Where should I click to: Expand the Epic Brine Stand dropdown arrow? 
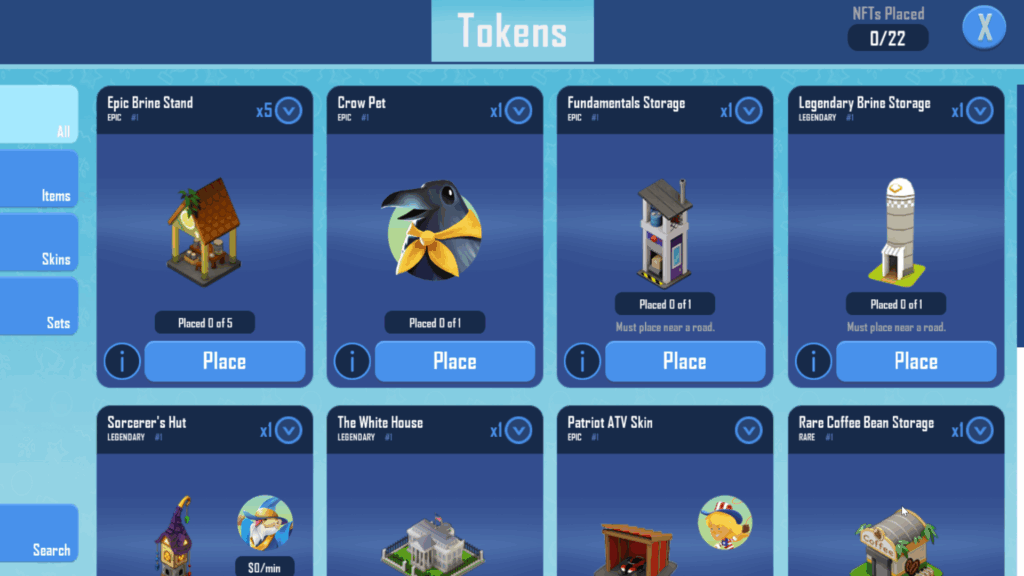288,110
